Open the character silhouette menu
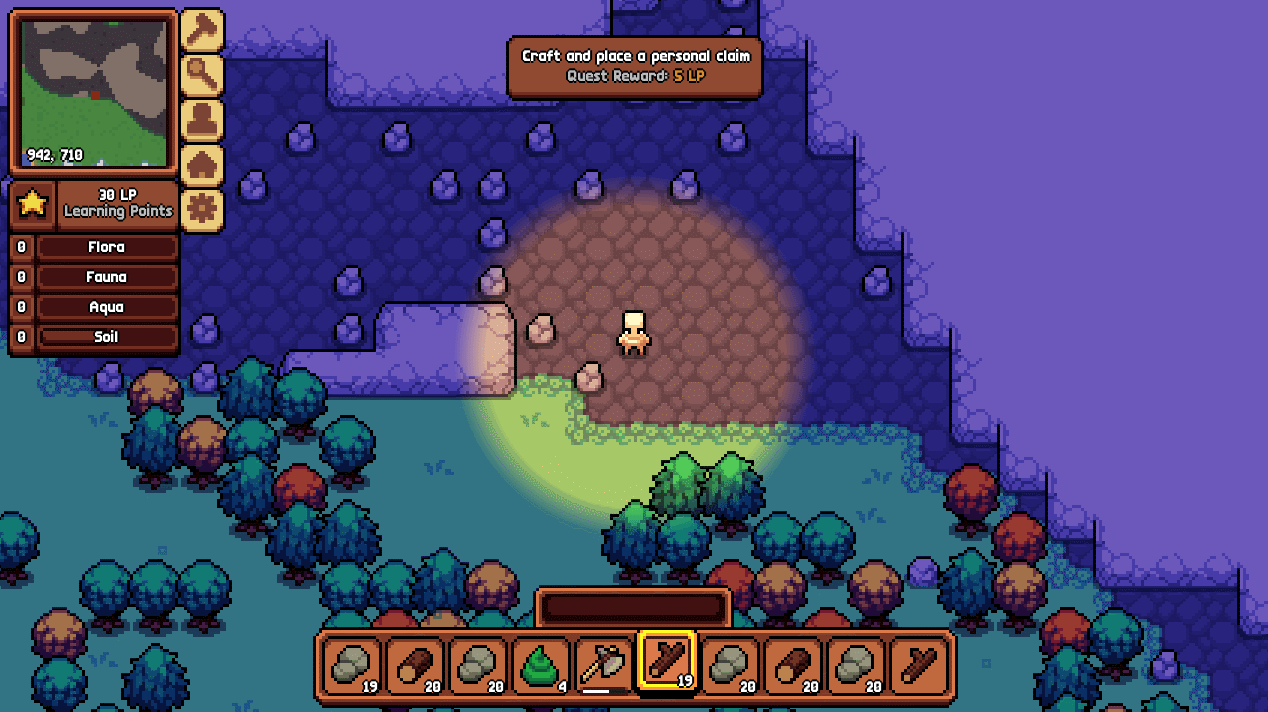 (x=201, y=121)
